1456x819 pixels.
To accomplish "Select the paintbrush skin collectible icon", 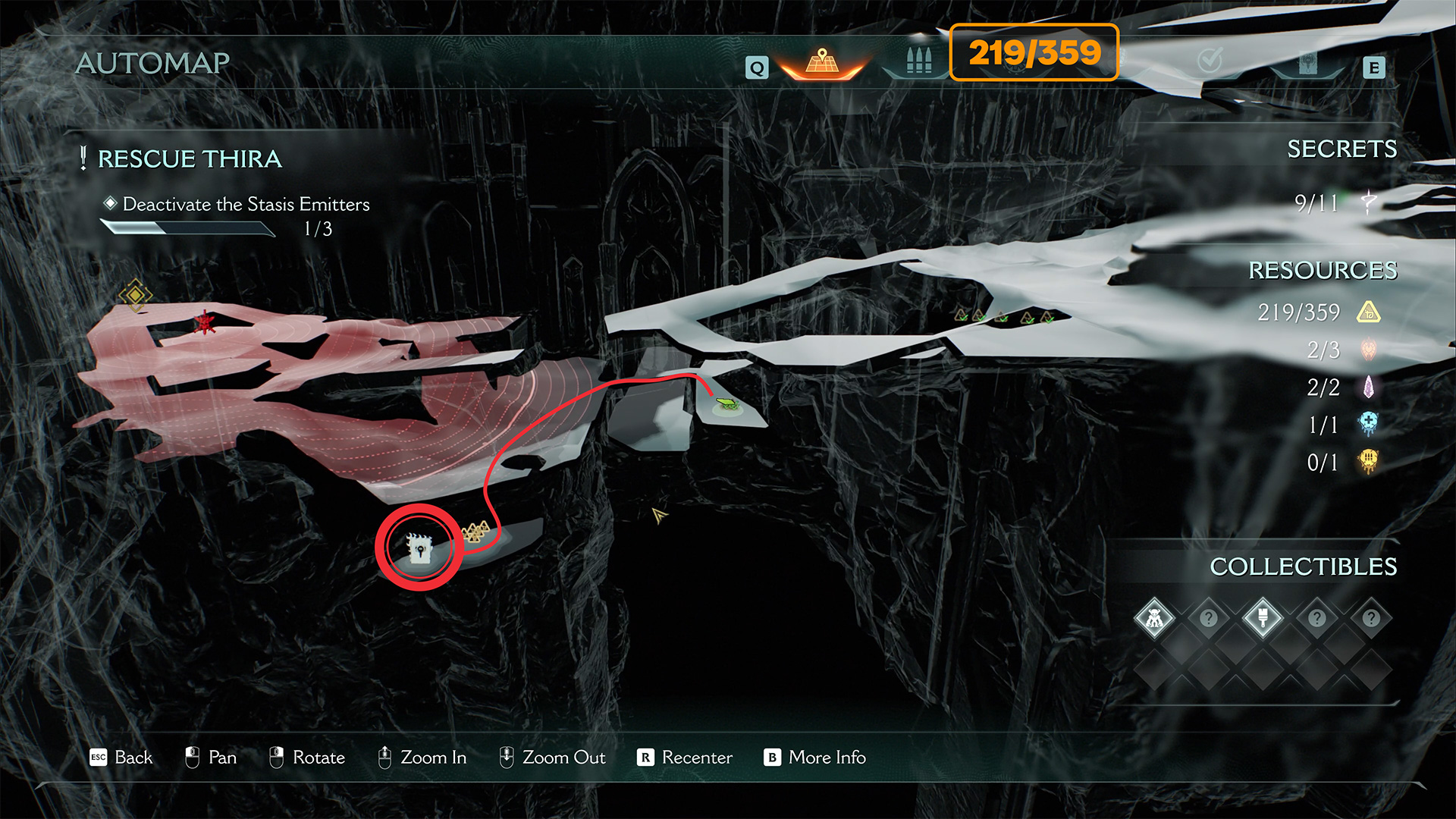I will tap(1263, 619).
